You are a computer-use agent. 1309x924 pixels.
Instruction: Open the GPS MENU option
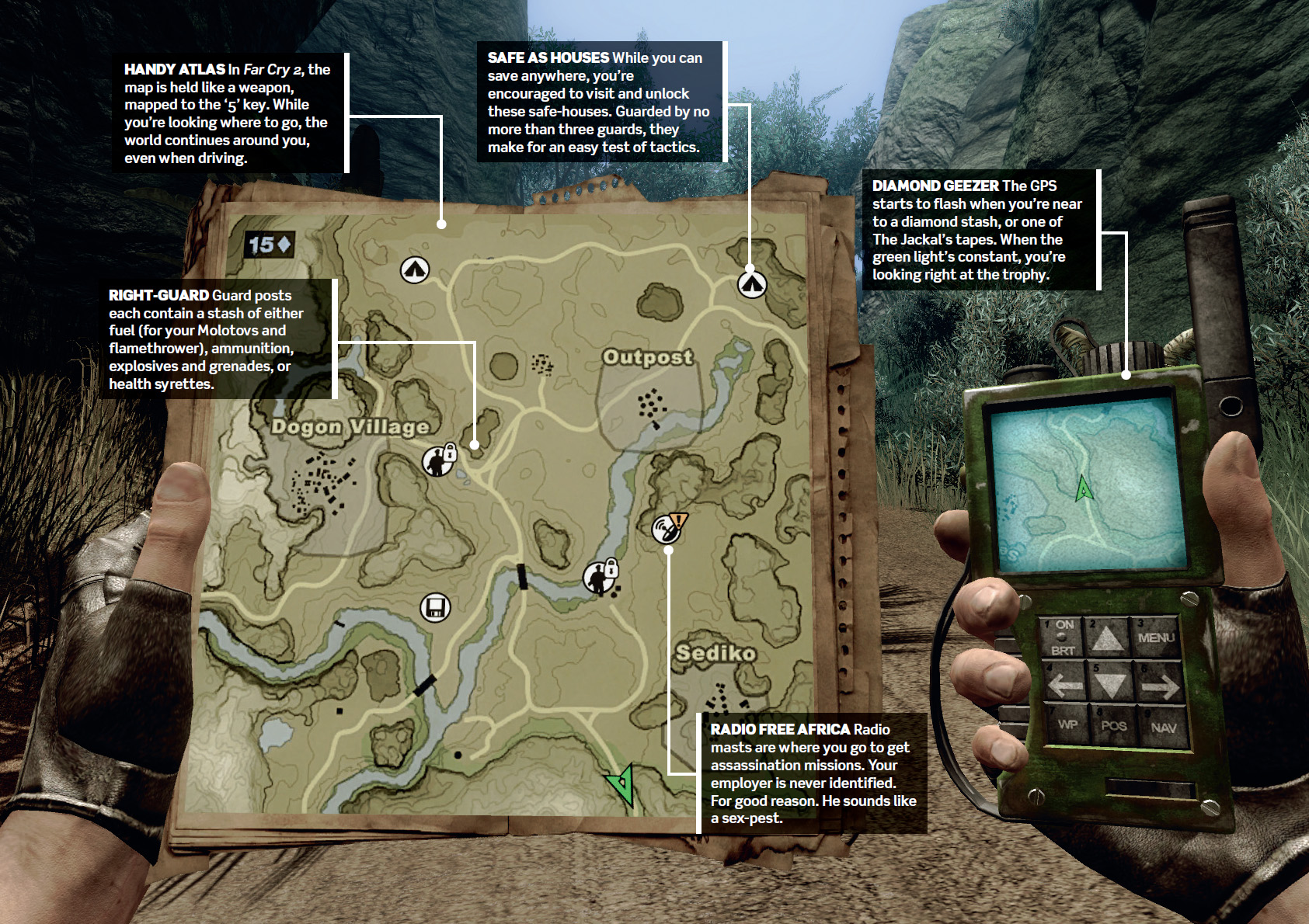(1156, 637)
